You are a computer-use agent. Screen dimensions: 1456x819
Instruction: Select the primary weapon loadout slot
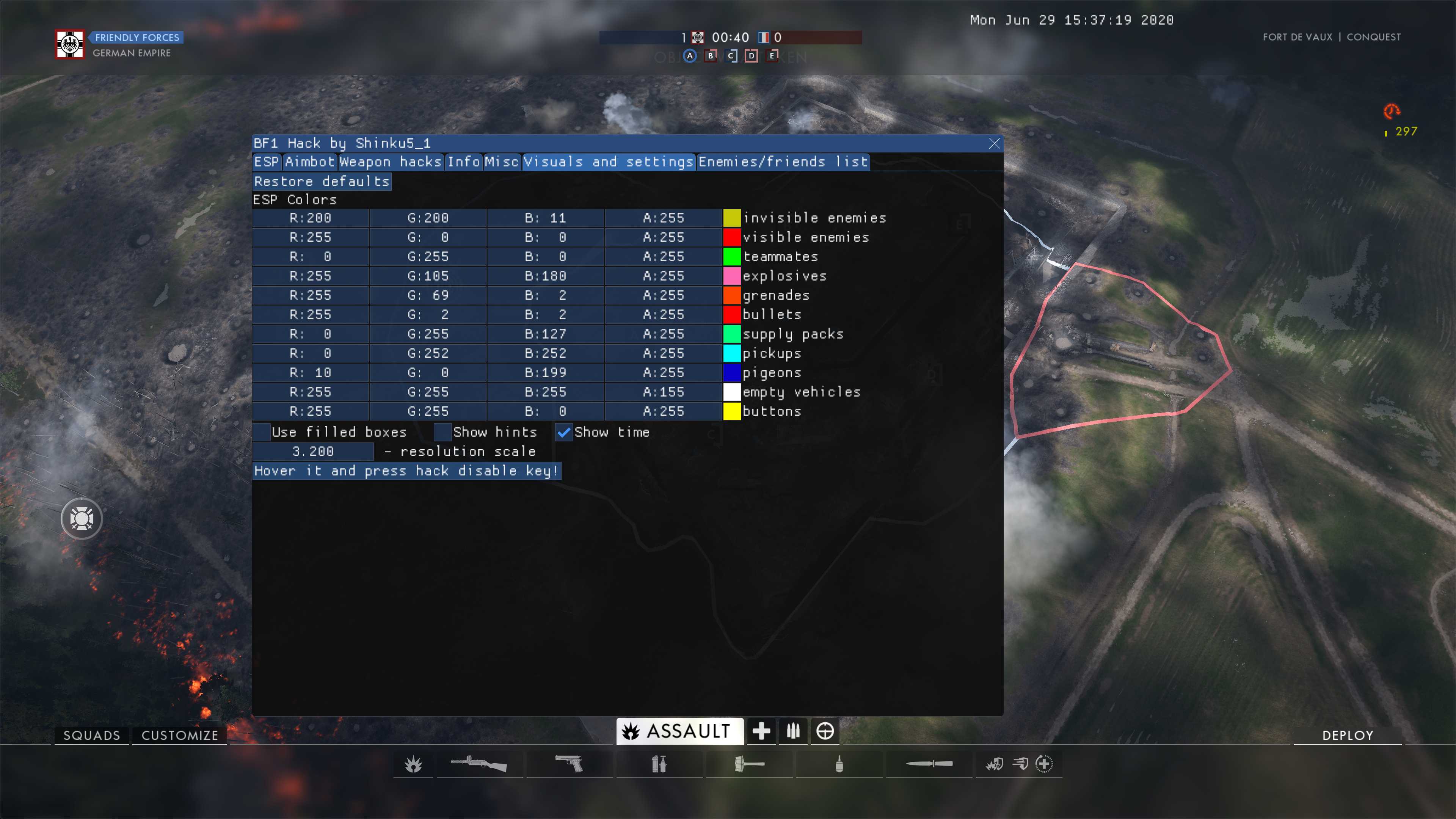coord(479,764)
